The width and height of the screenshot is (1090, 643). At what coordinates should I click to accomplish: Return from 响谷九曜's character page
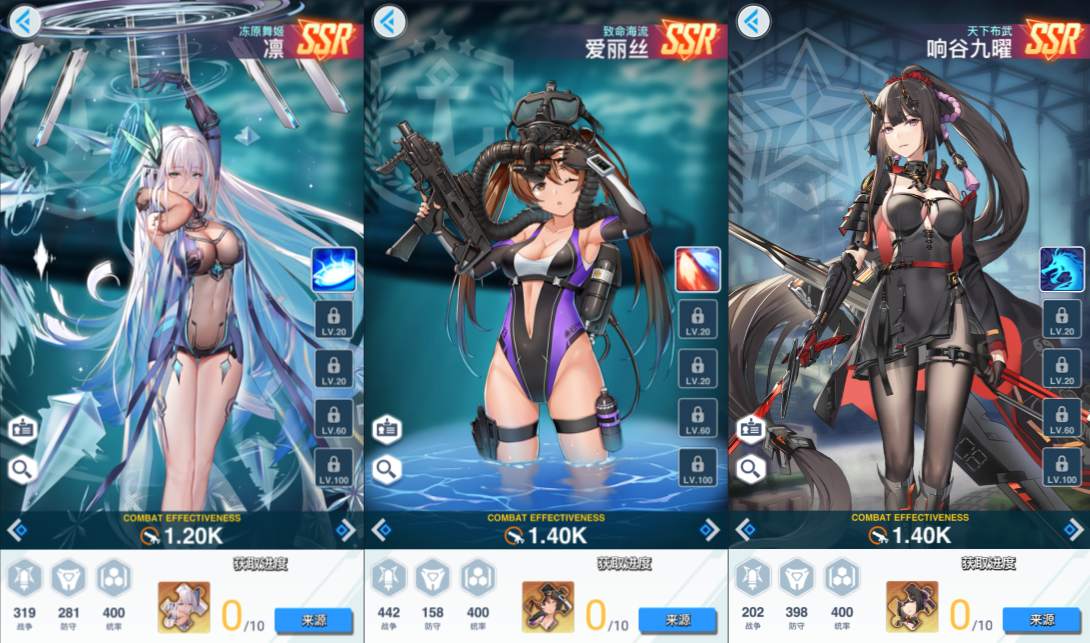coord(753,21)
